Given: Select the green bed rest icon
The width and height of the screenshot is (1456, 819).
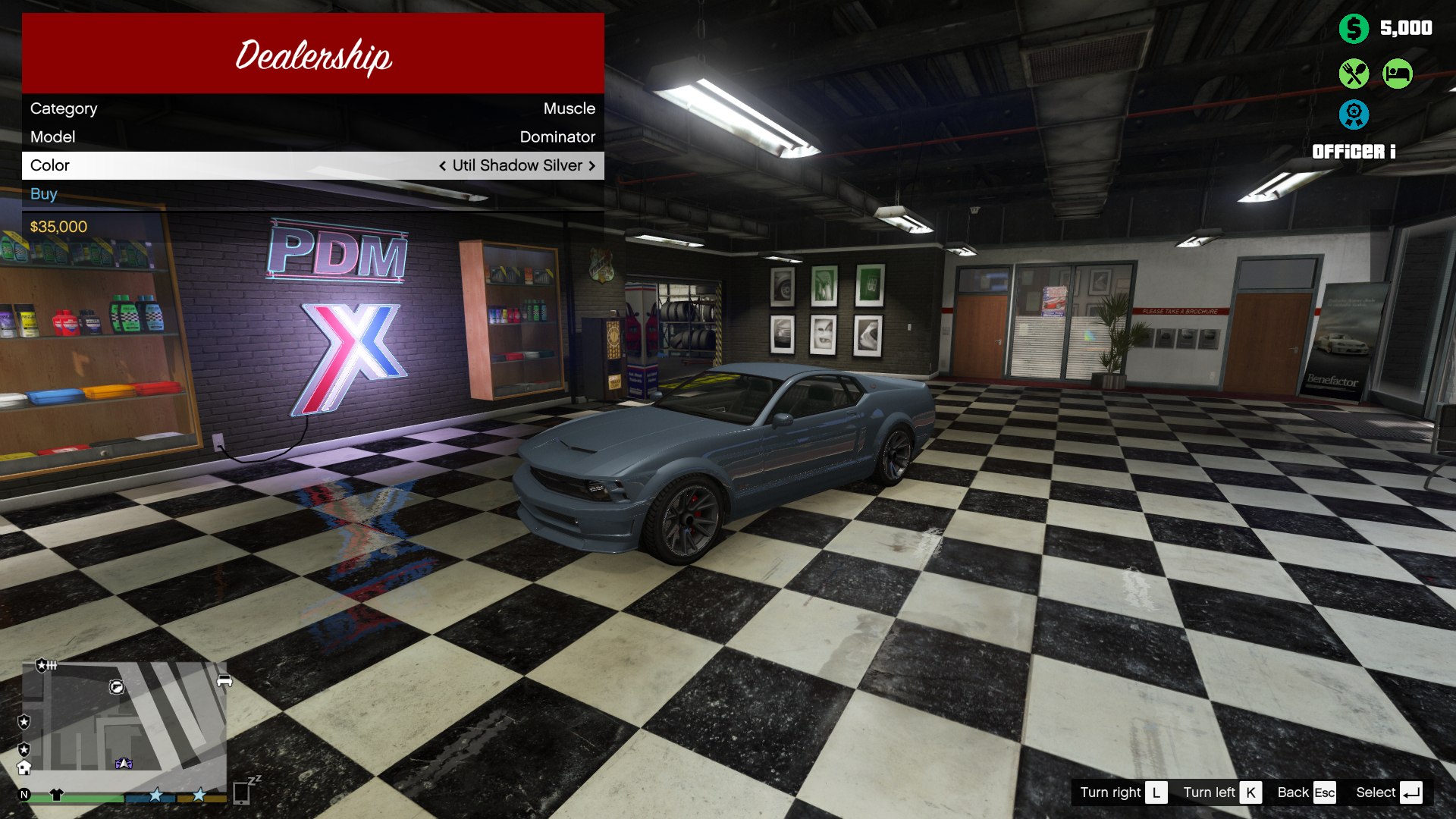Looking at the screenshot, I should [1397, 74].
